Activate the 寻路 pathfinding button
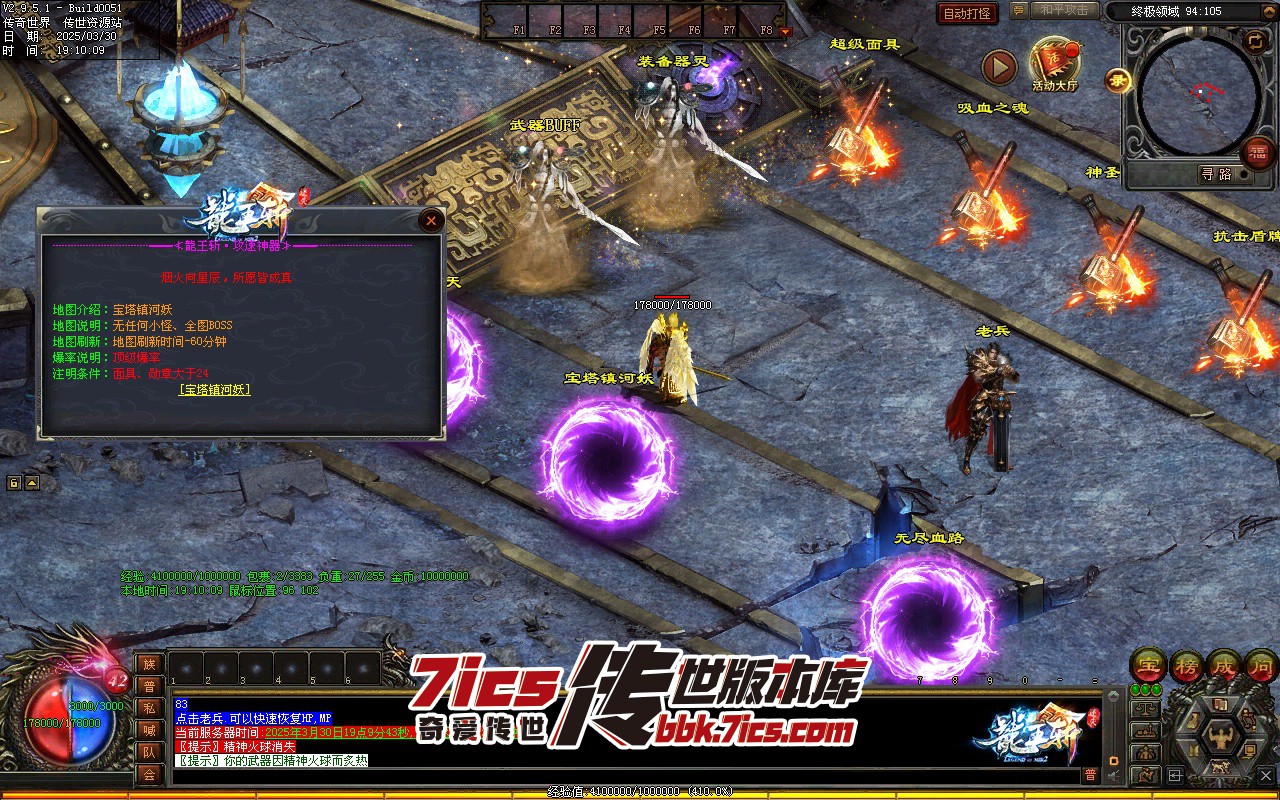Screen dimensions: 1280x800 pos(1217,174)
